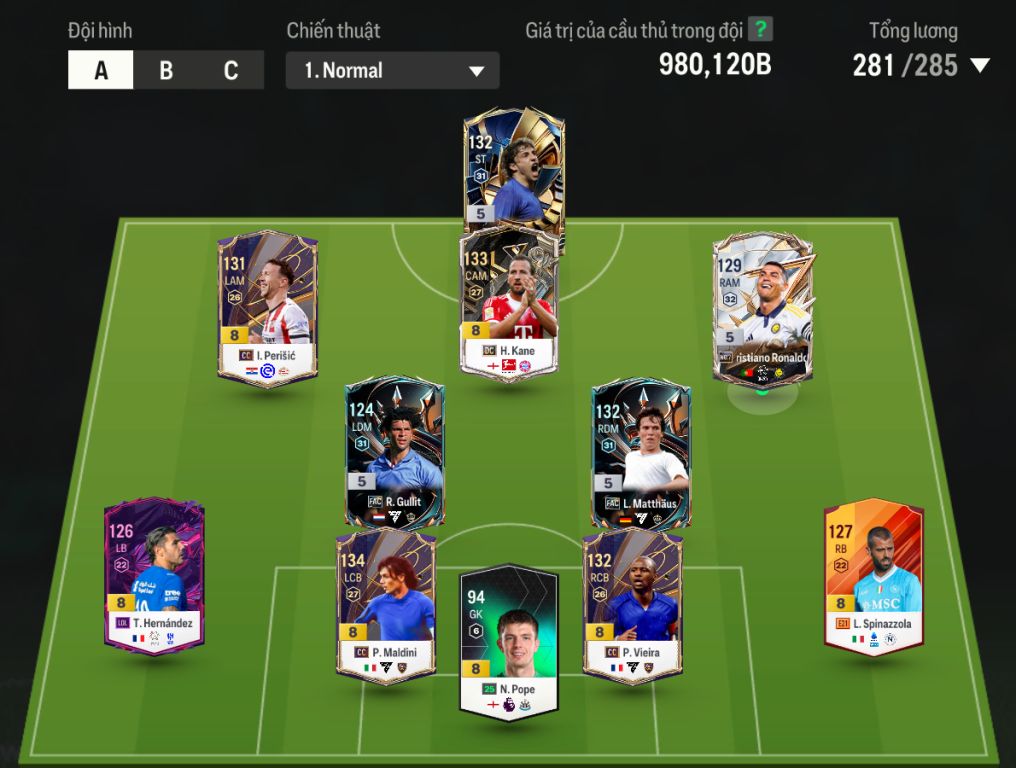The width and height of the screenshot is (1016, 768).
Task: Expand the total salary arrow
Action: click(980, 66)
